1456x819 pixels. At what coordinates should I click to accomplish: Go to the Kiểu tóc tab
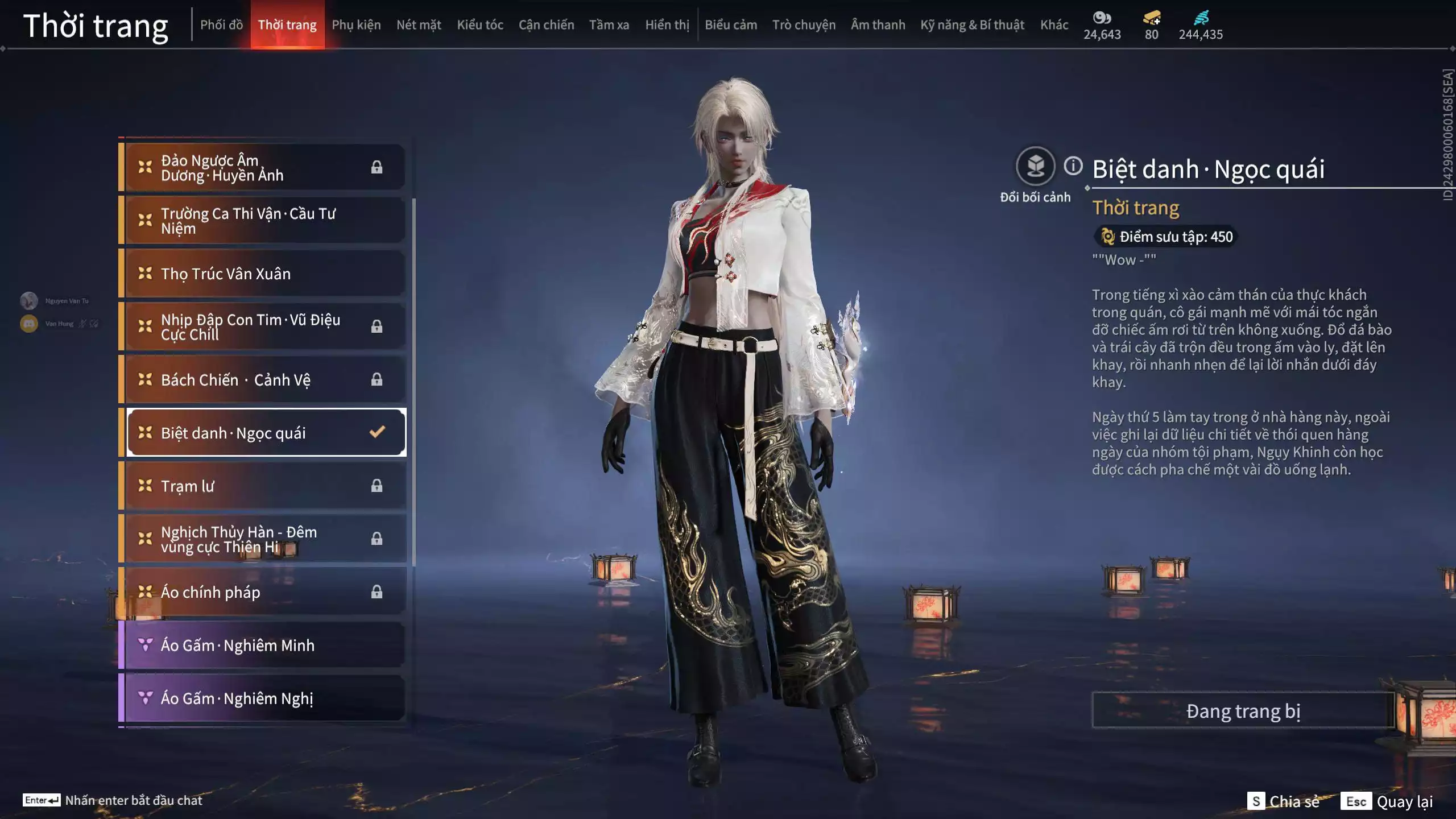480,25
